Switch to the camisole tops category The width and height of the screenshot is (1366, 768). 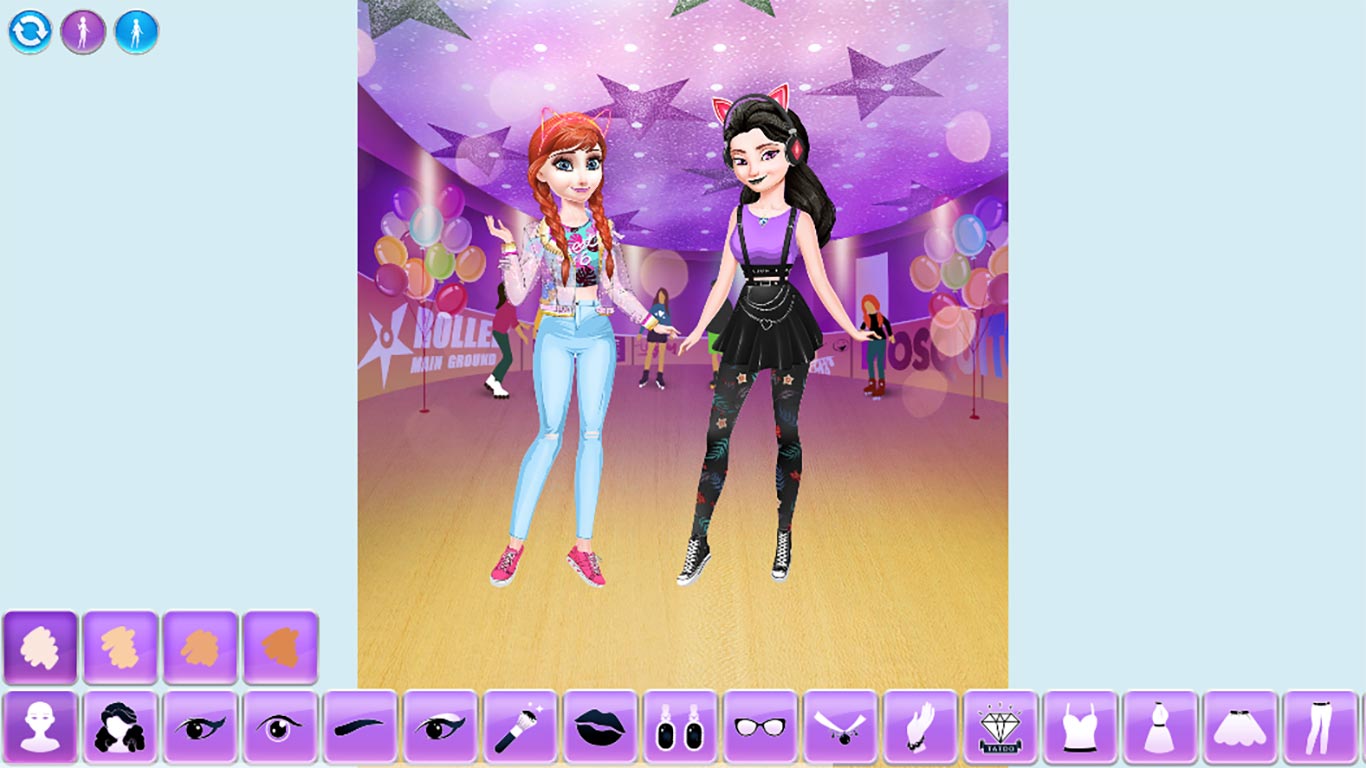(x=1080, y=735)
